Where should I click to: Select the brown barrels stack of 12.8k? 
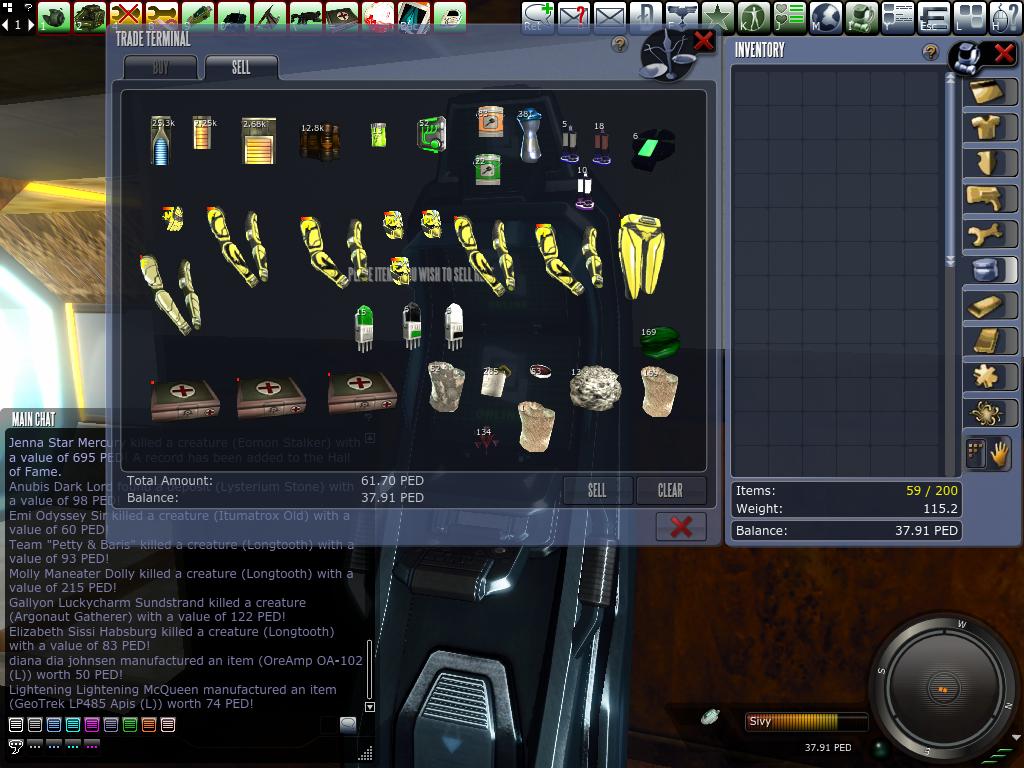[319, 141]
